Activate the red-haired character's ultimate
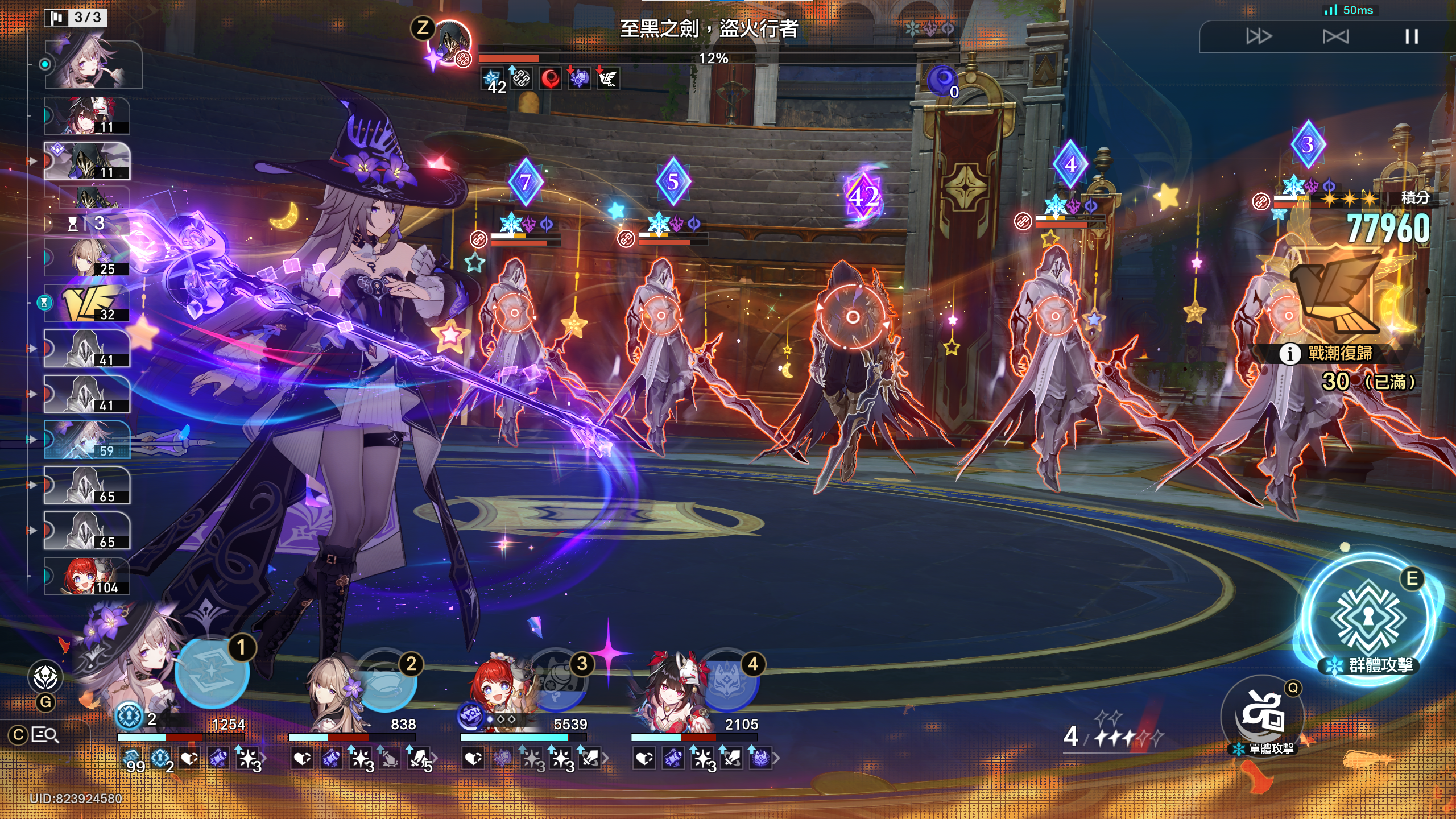The height and width of the screenshot is (819, 1456). (x=557, y=680)
